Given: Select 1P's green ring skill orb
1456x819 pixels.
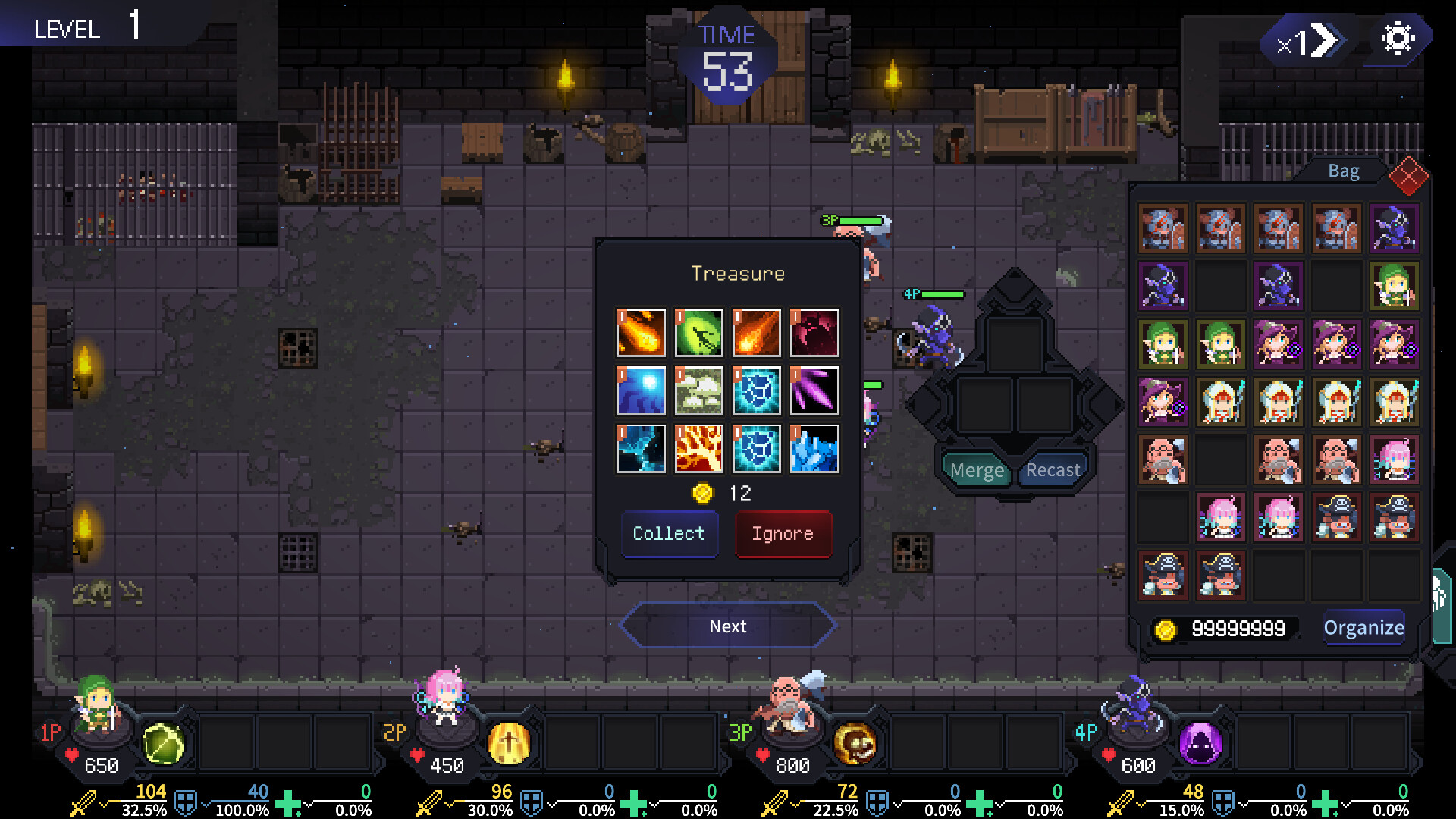Looking at the screenshot, I should (164, 745).
